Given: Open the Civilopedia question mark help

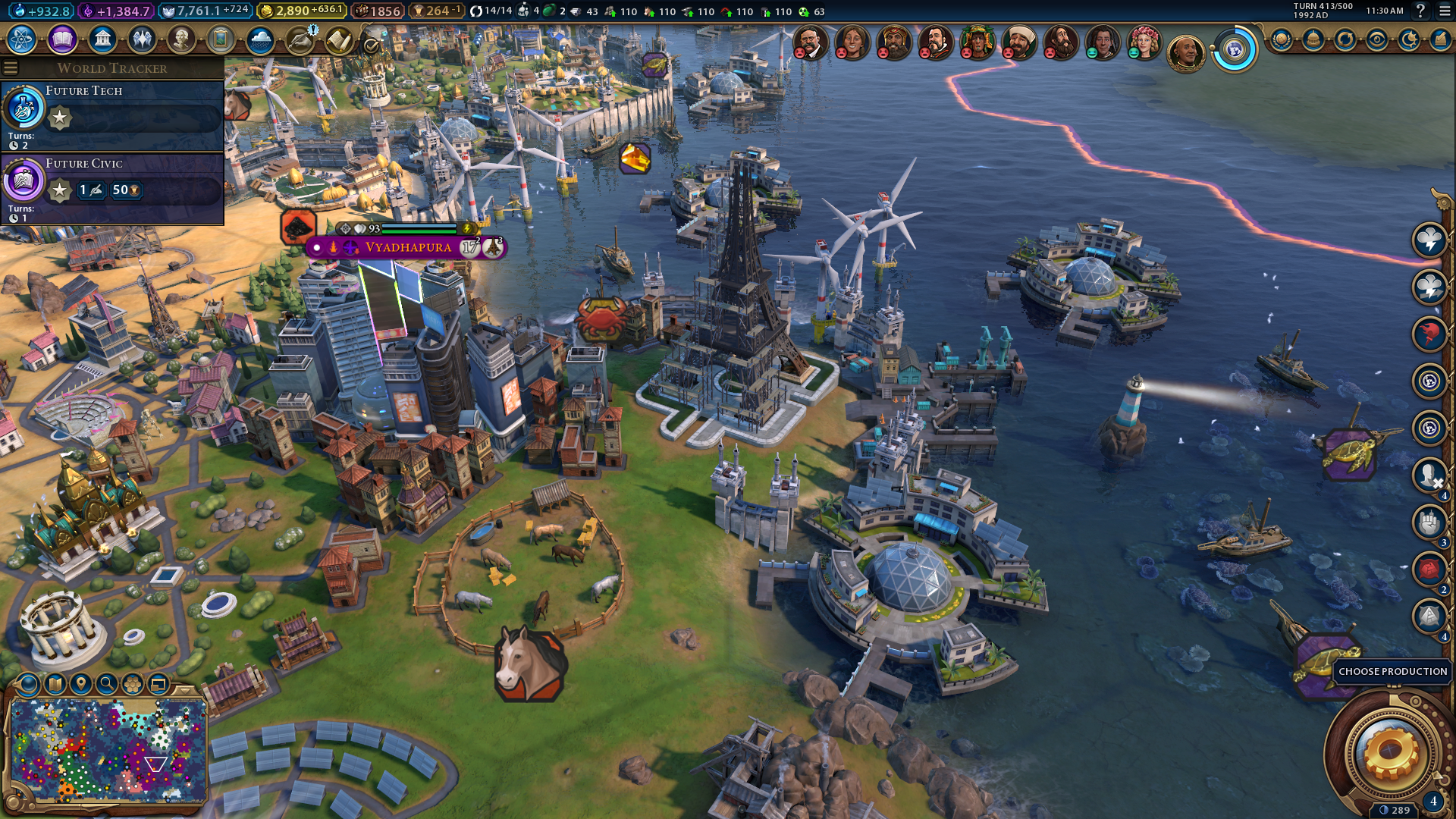Looking at the screenshot, I should (x=1420, y=11).
